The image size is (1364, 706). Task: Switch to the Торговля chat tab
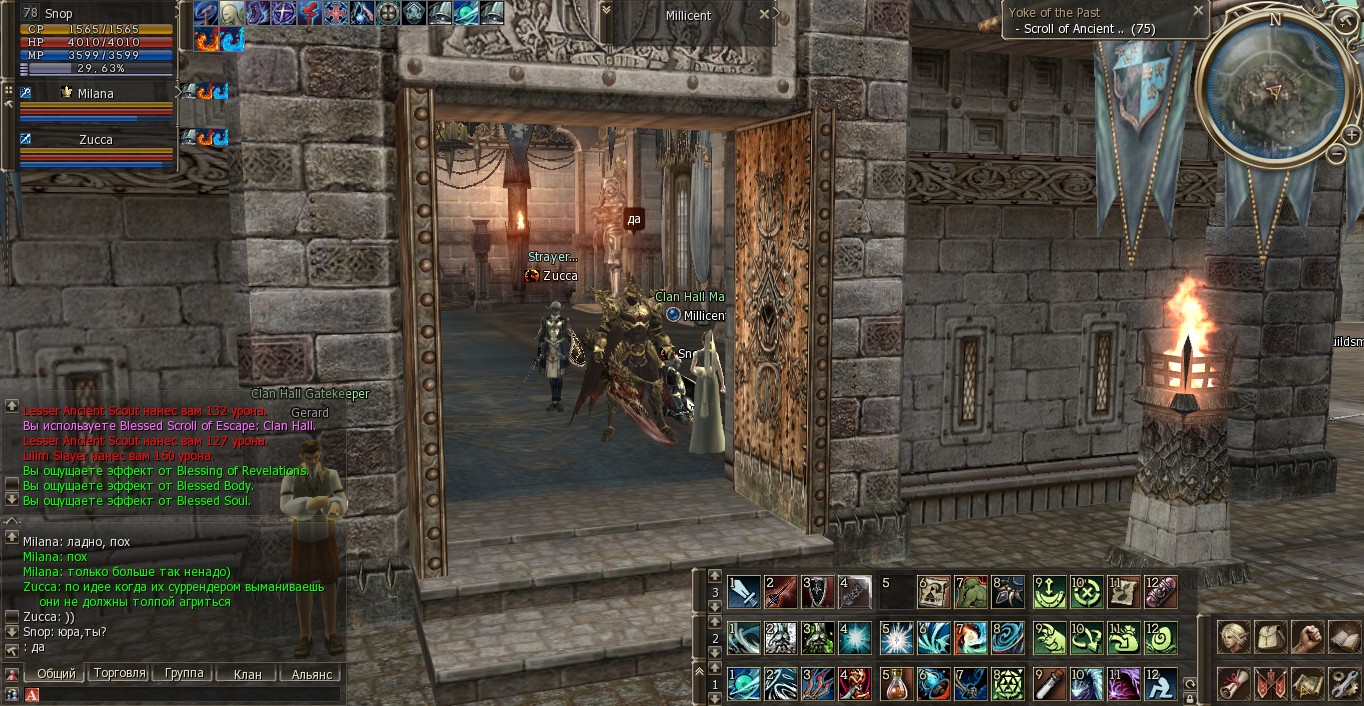(120, 674)
